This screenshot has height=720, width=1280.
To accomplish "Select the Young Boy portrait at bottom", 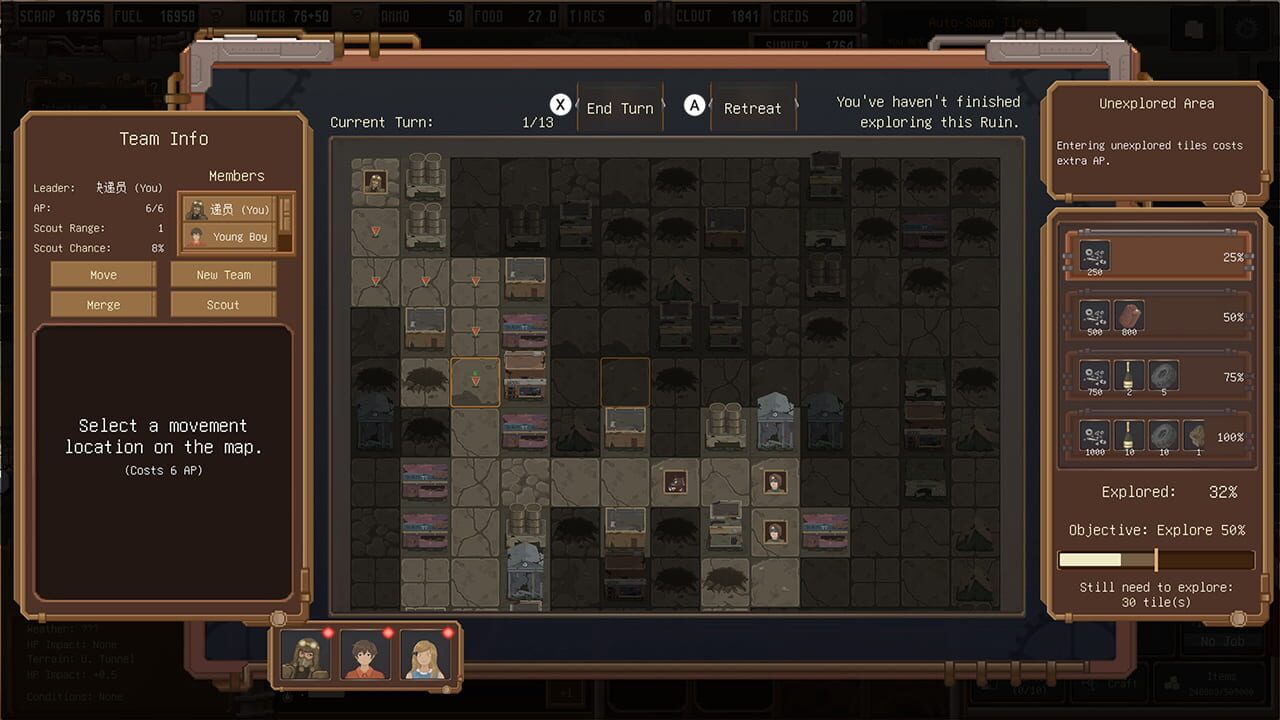I will (366, 656).
